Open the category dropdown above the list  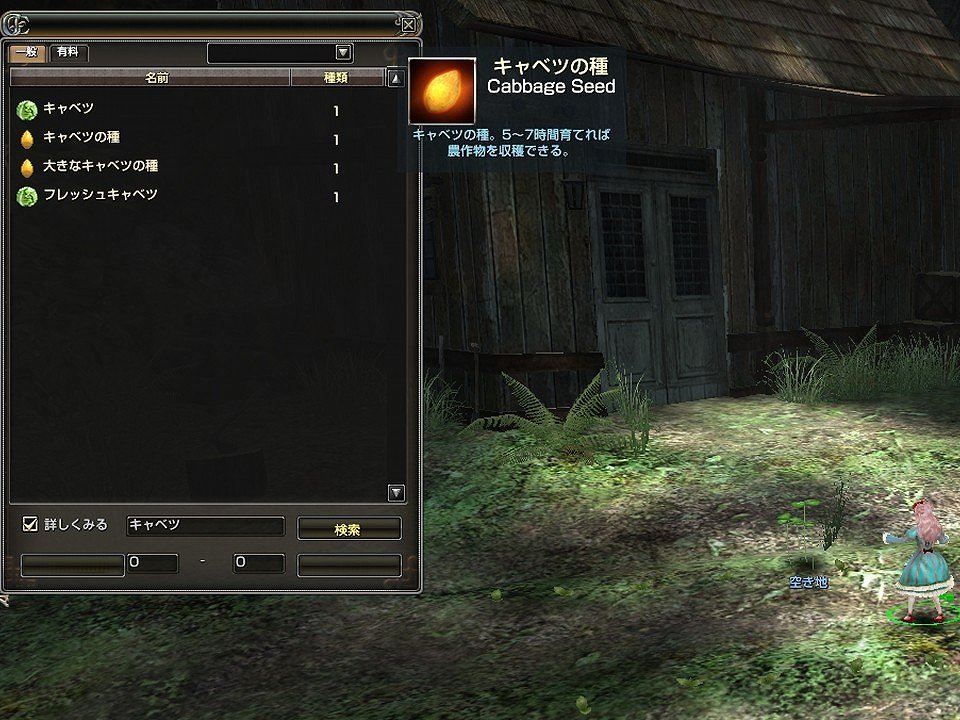pos(343,53)
